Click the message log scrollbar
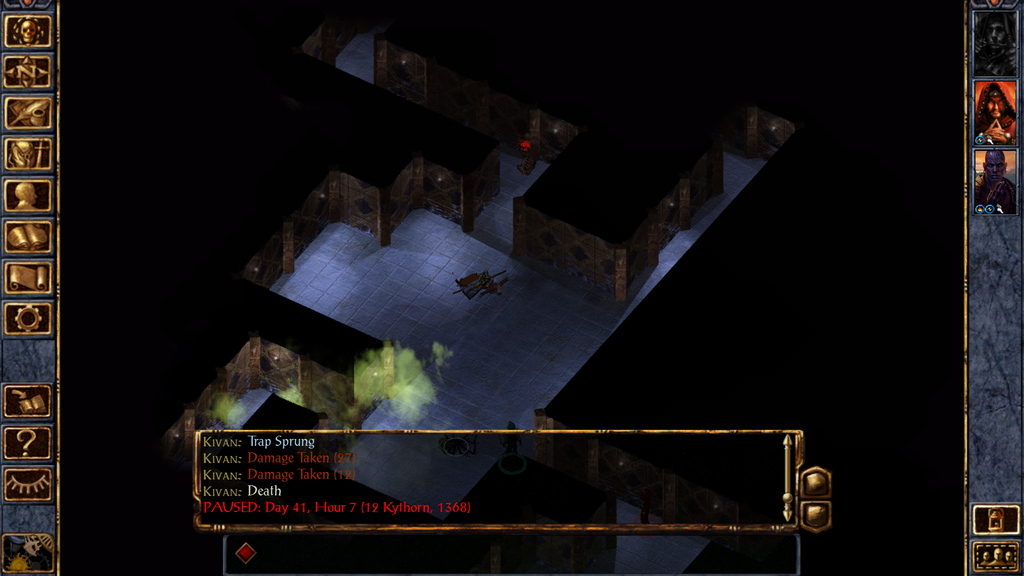The width and height of the screenshot is (1024, 576). click(788, 478)
